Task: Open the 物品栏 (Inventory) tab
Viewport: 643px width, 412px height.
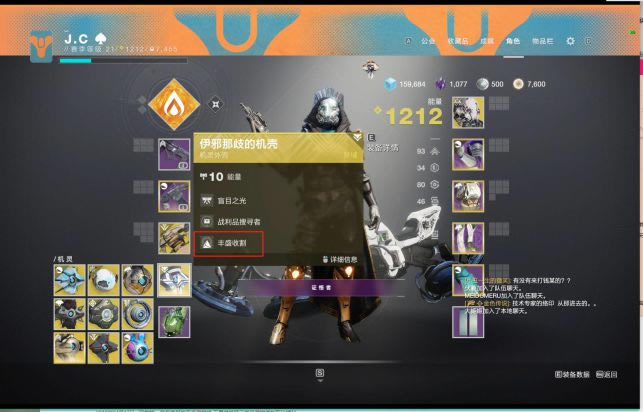Action: 541,41
